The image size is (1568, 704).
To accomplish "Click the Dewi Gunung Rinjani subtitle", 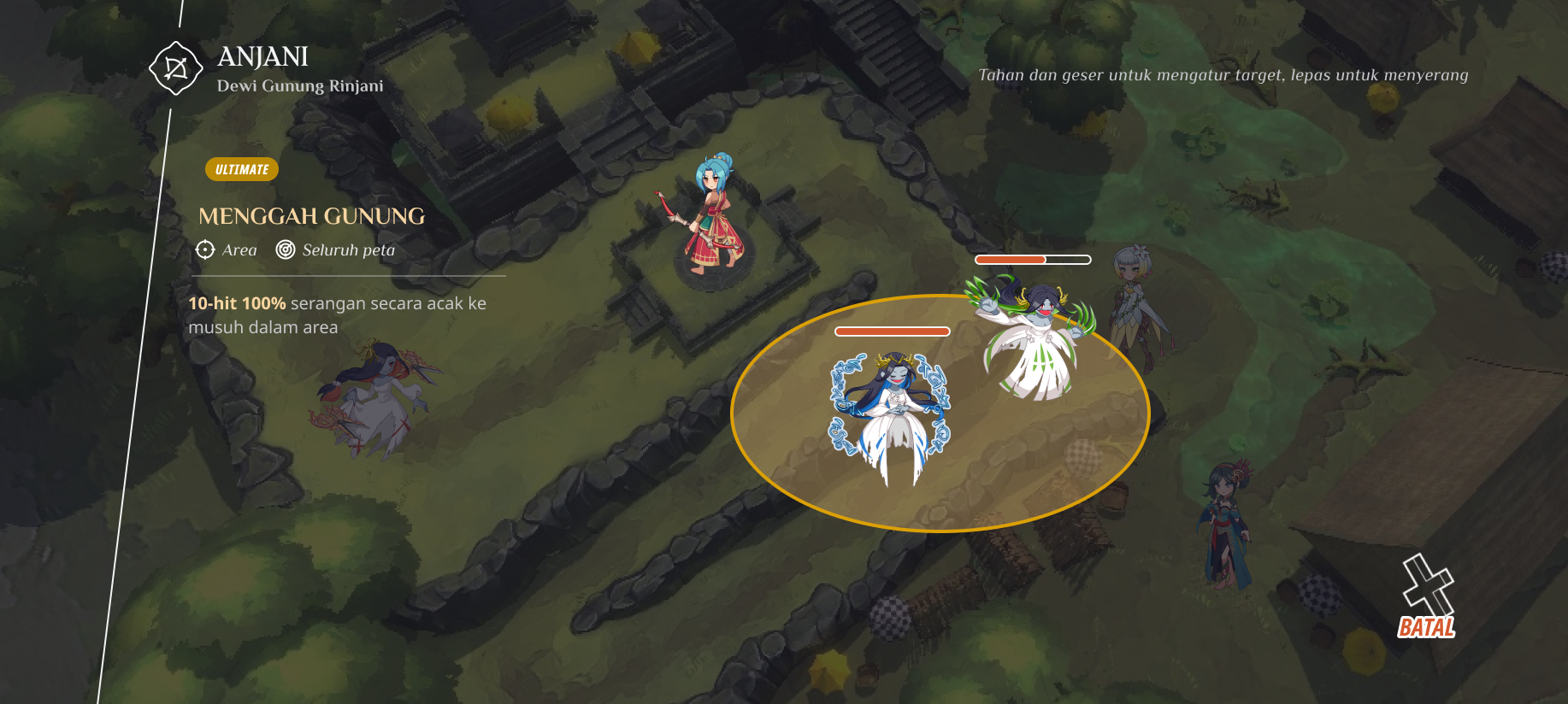I will coord(301,85).
